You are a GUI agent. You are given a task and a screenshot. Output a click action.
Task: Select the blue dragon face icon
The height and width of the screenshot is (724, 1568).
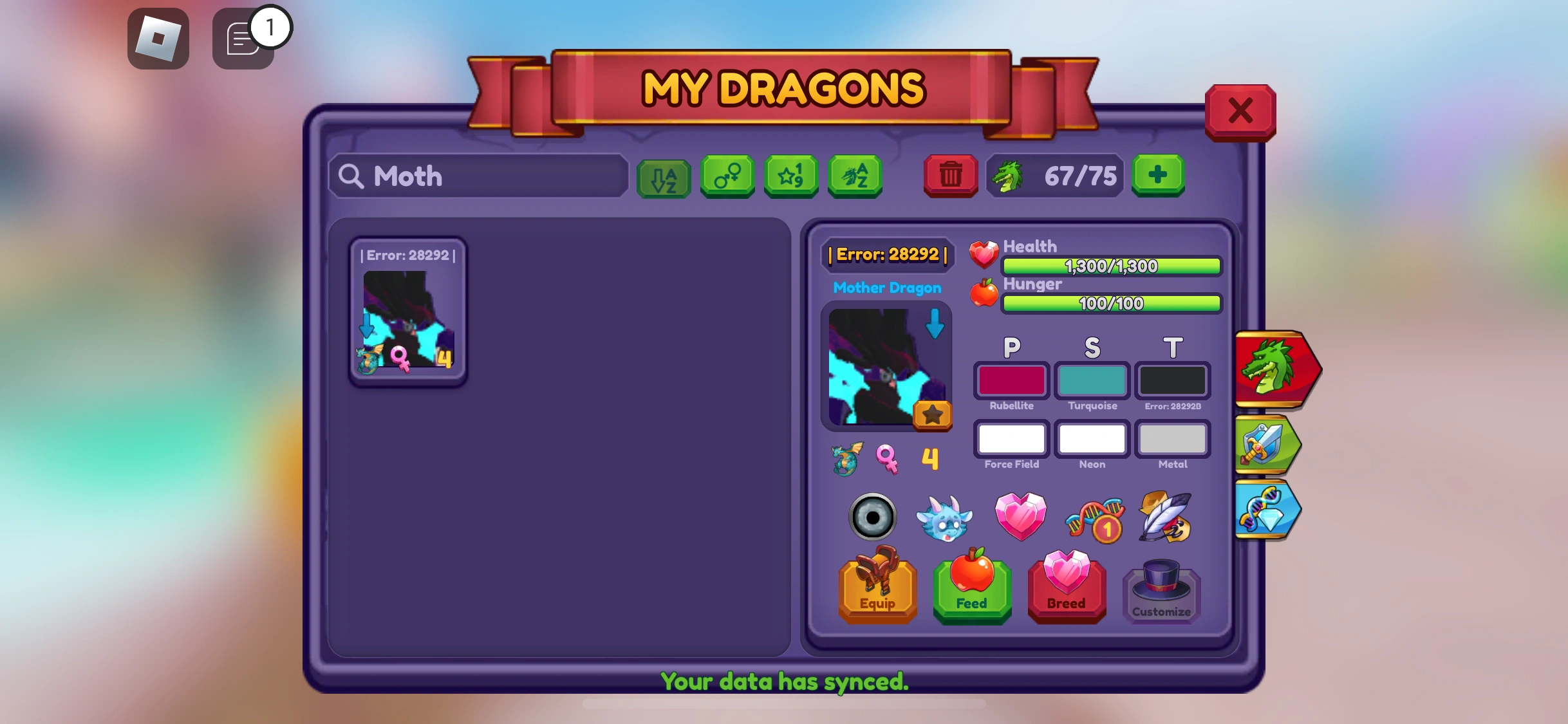[945, 518]
